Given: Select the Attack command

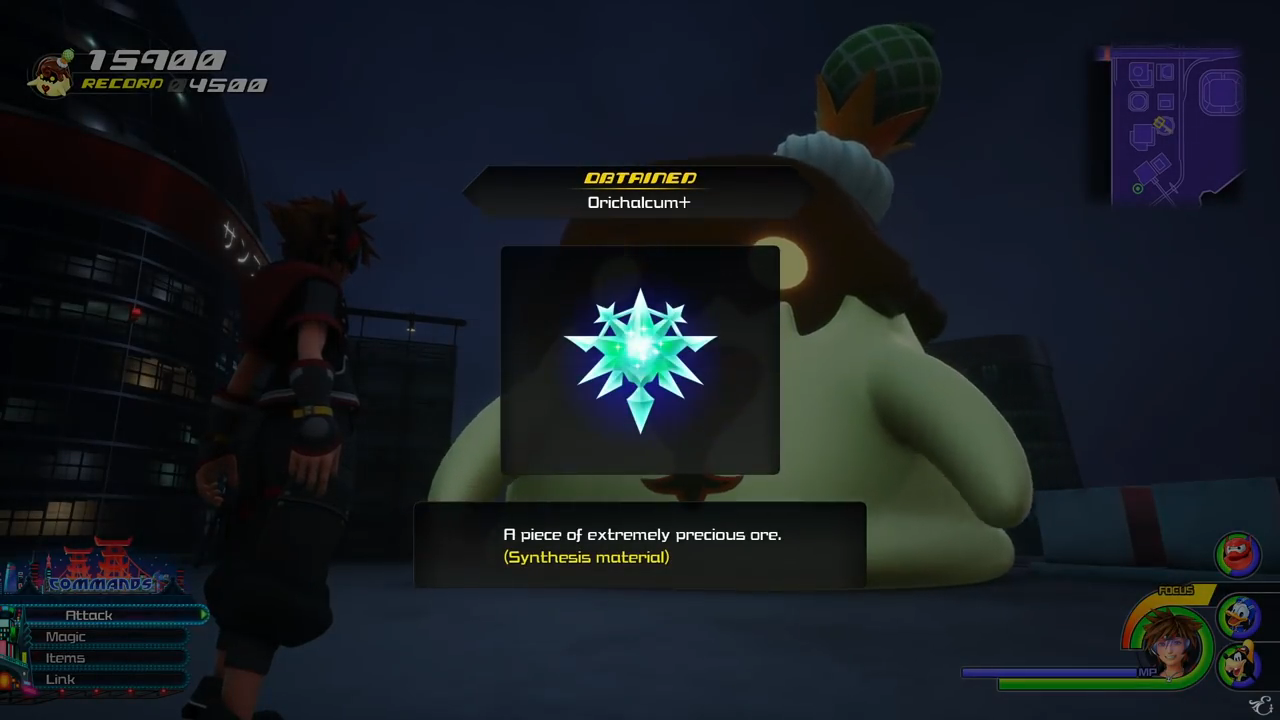Looking at the screenshot, I should [90, 614].
